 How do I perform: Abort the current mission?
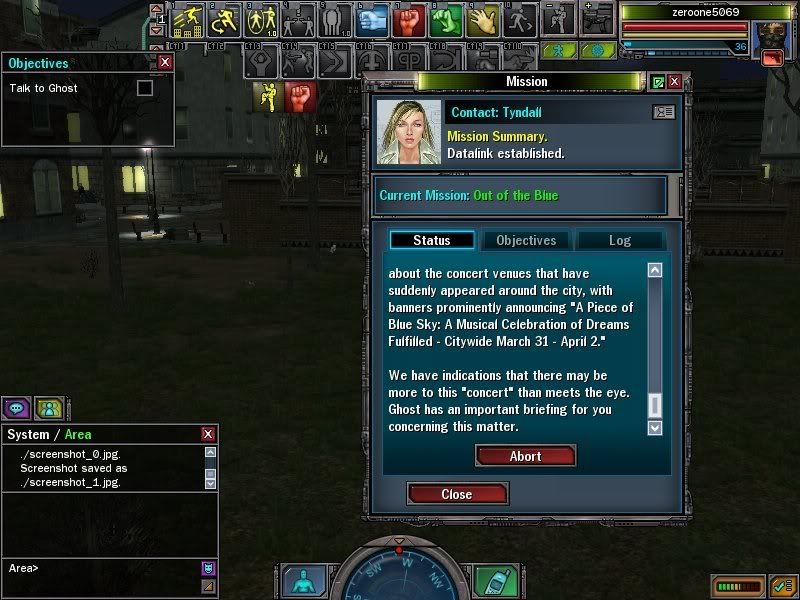tap(526, 456)
